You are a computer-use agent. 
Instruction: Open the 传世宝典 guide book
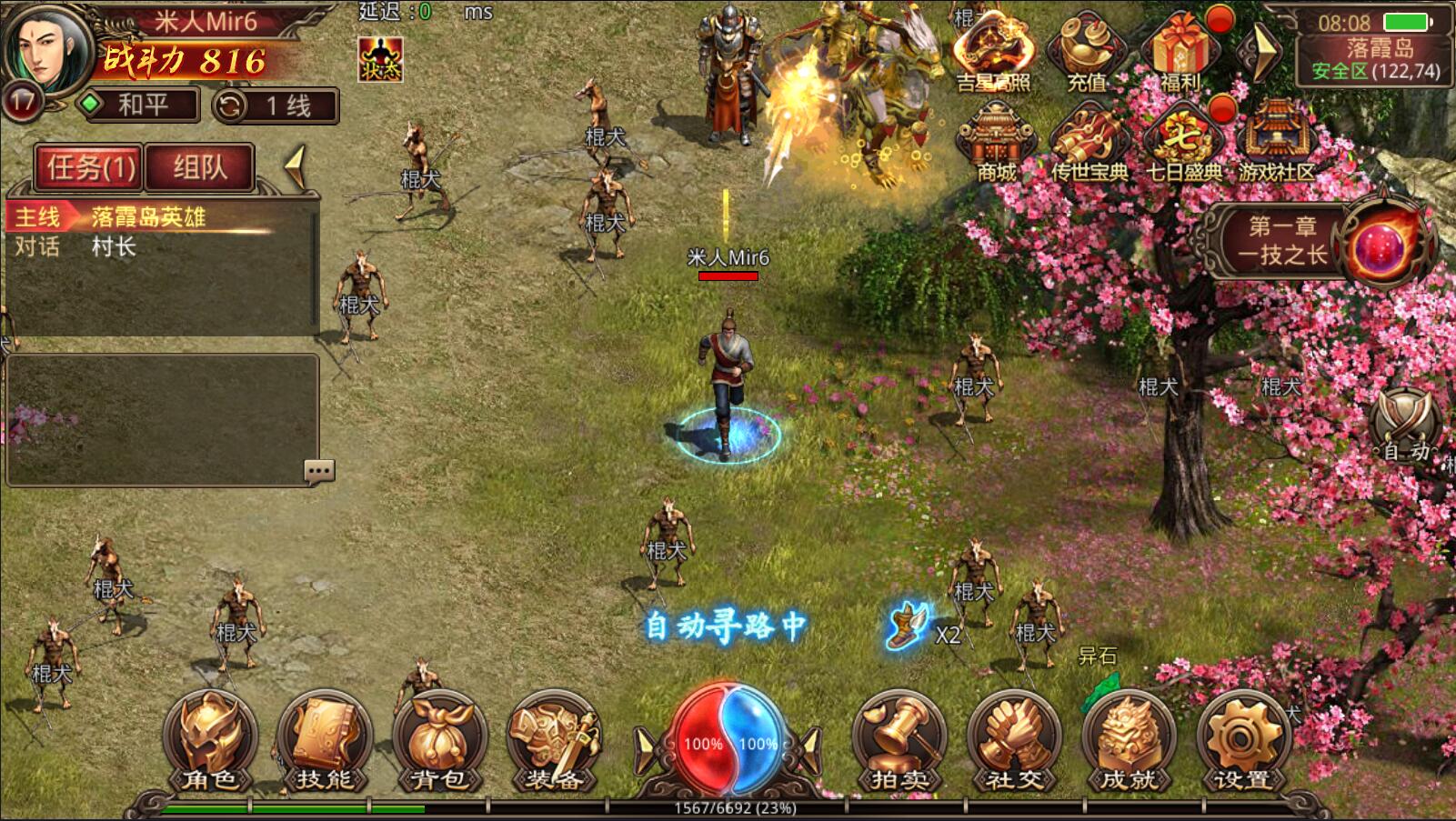pos(1089,143)
